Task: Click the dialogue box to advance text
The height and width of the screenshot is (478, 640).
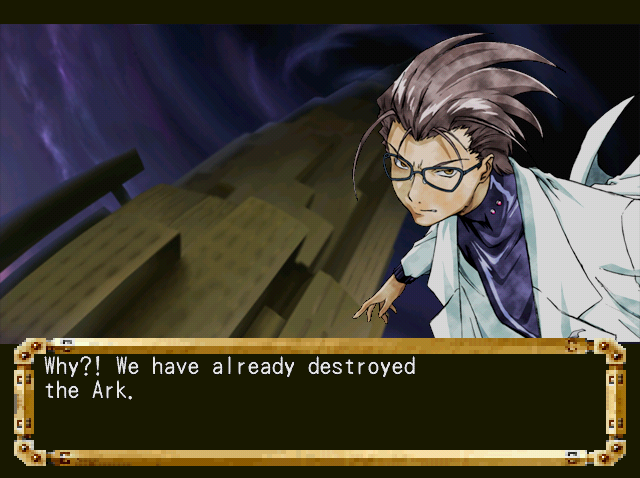Action: [x=319, y=401]
